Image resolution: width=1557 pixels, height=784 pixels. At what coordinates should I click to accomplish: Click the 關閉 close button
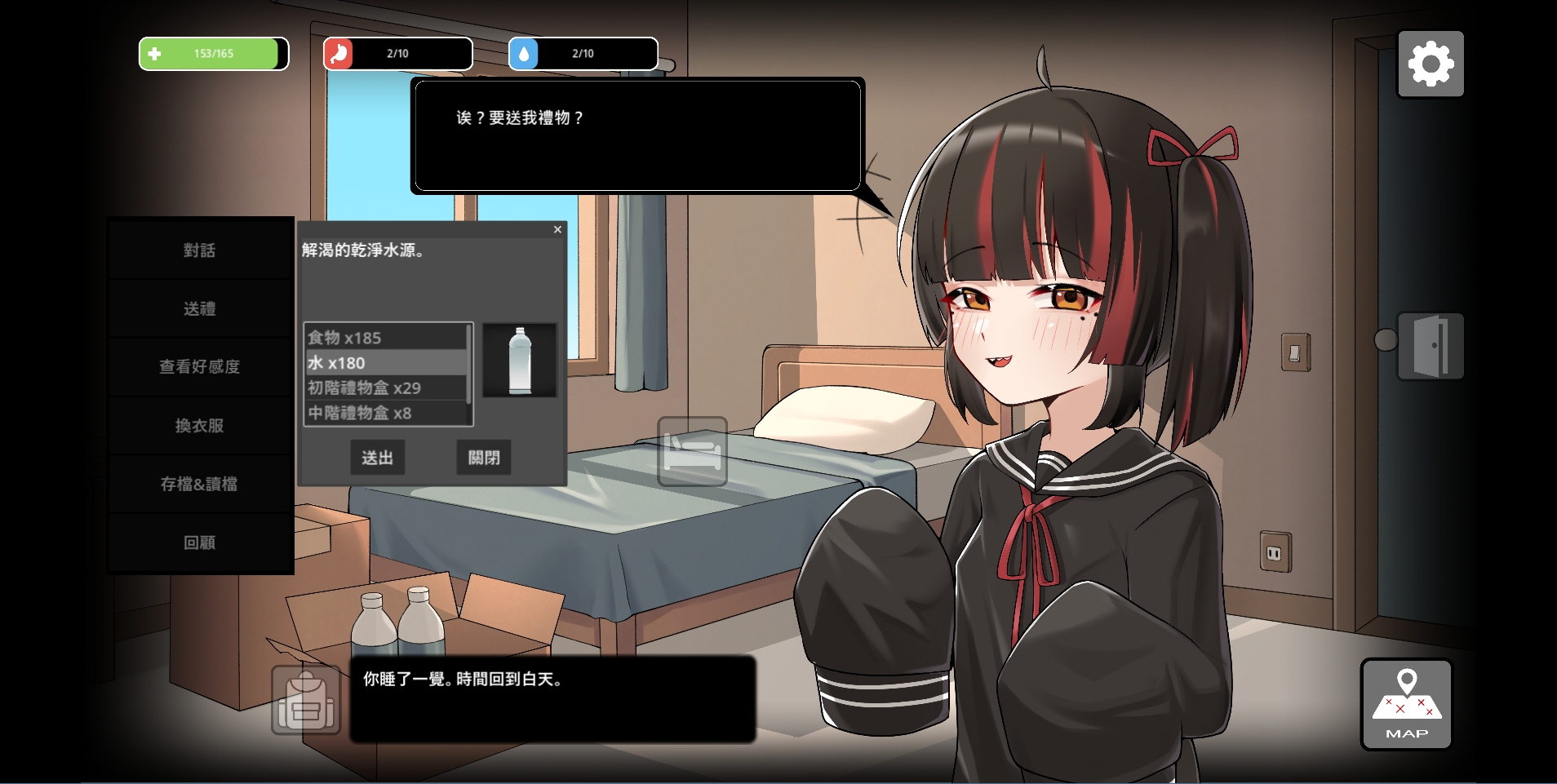[x=484, y=458]
